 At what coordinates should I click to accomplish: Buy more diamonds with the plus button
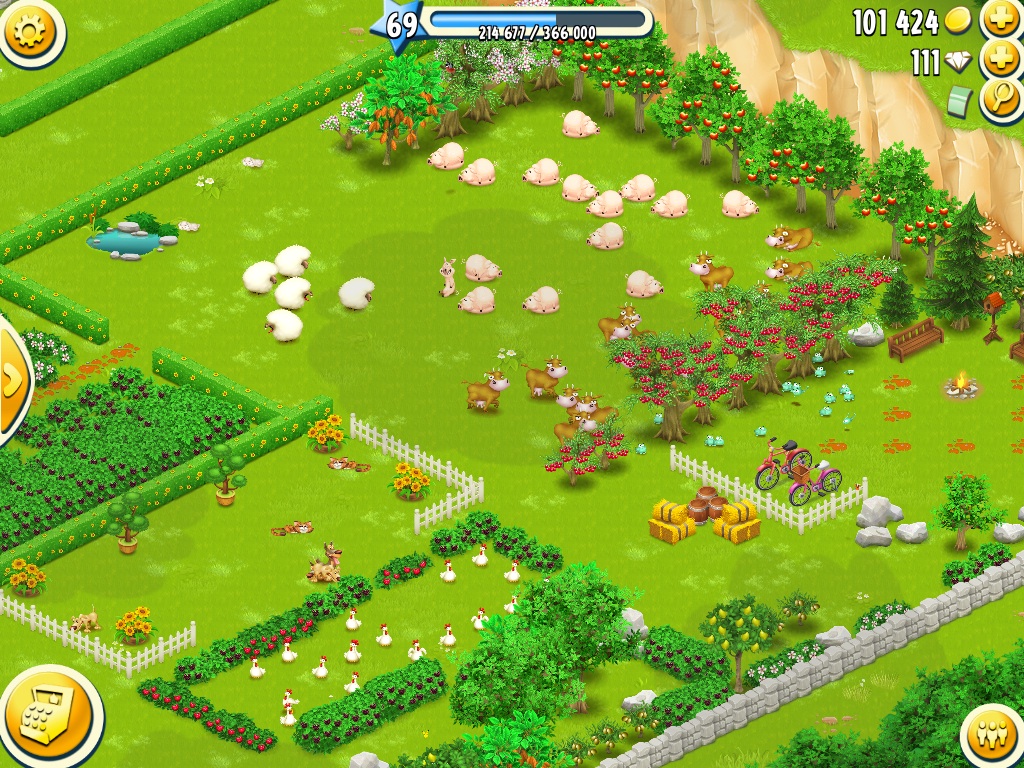click(x=999, y=59)
